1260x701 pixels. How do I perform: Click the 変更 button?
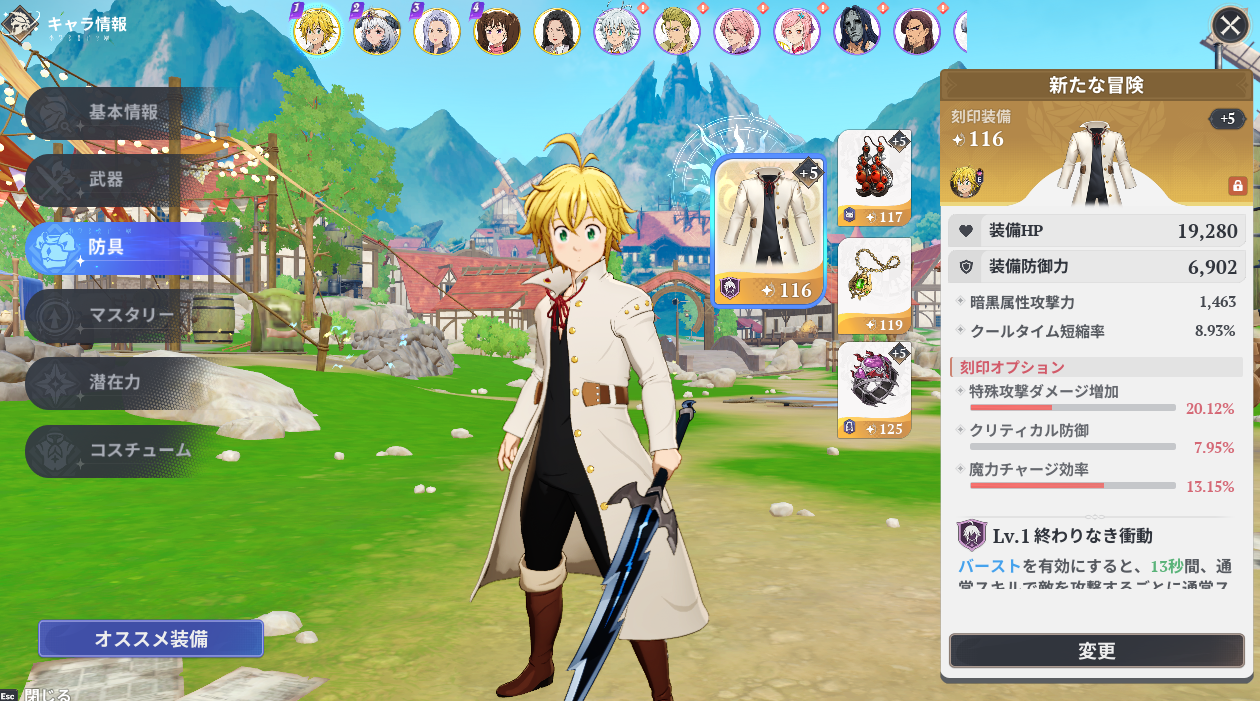point(1096,651)
